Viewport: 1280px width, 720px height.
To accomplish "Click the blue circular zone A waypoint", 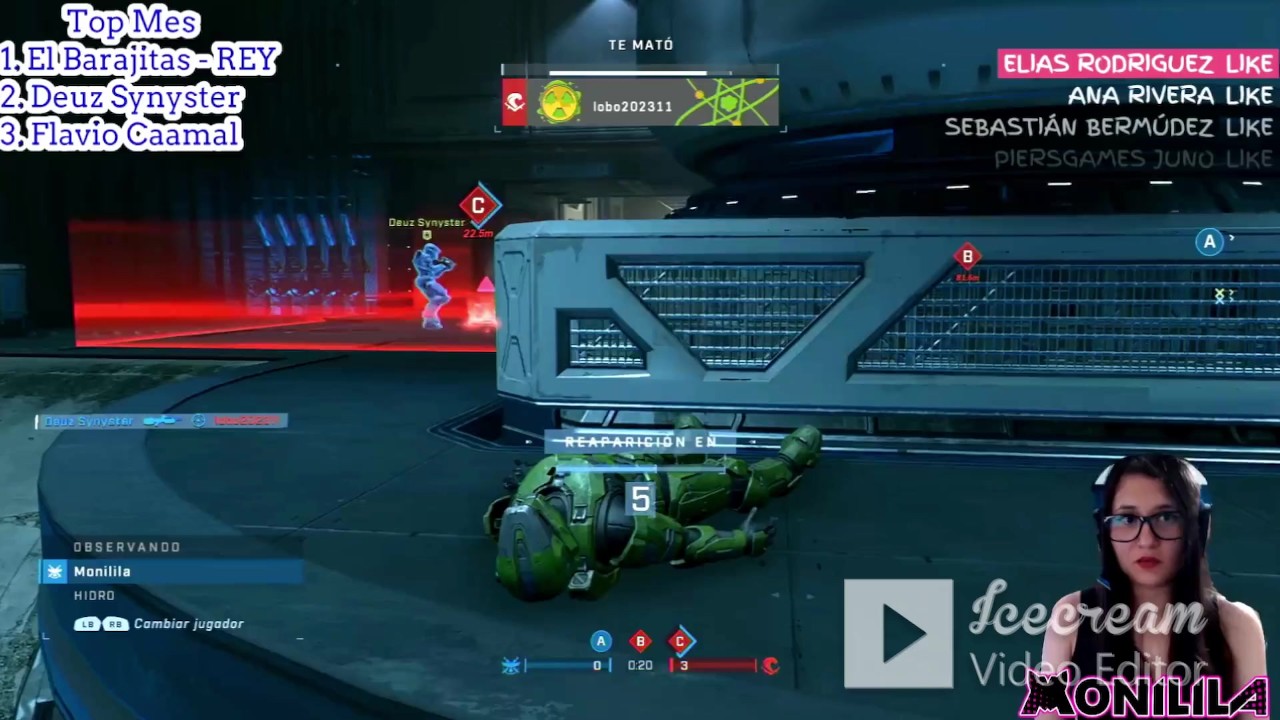I will [1209, 241].
